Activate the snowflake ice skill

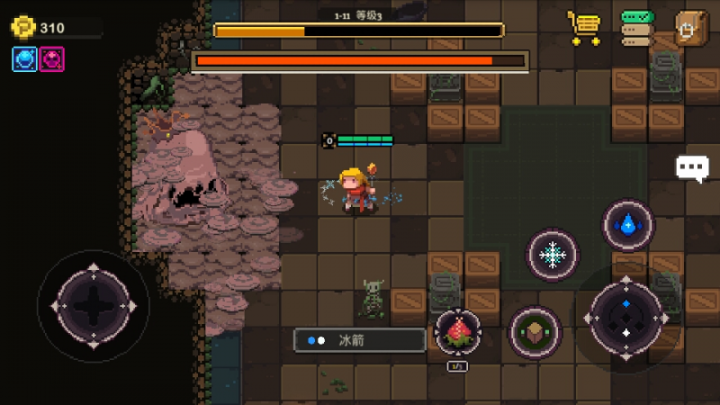(552, 255)
